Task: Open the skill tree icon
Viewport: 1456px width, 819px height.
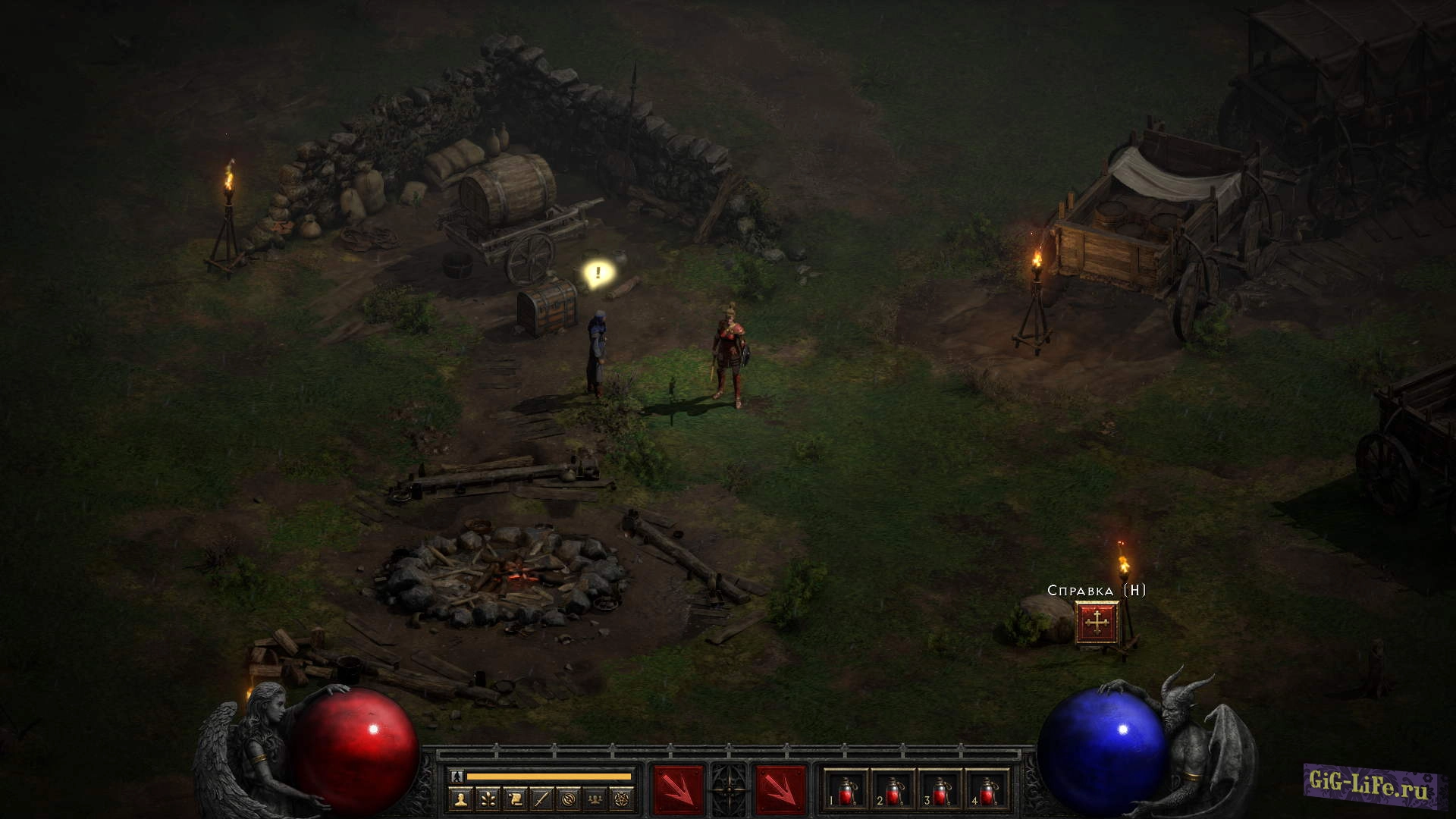Action: pyautogui.click(x=488, y=799)
